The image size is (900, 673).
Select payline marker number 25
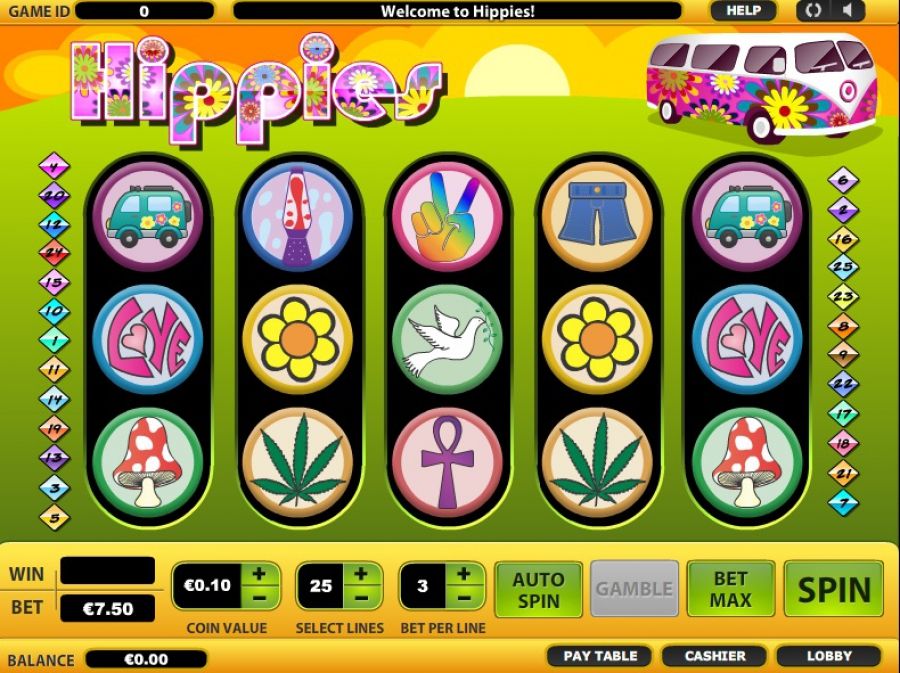(844, 267)
